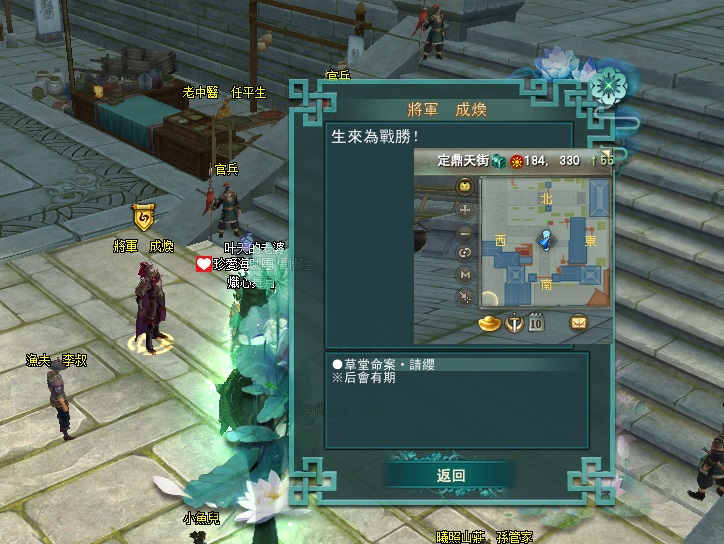Click the yellow face icon beside the minimap

click(465, 187)
